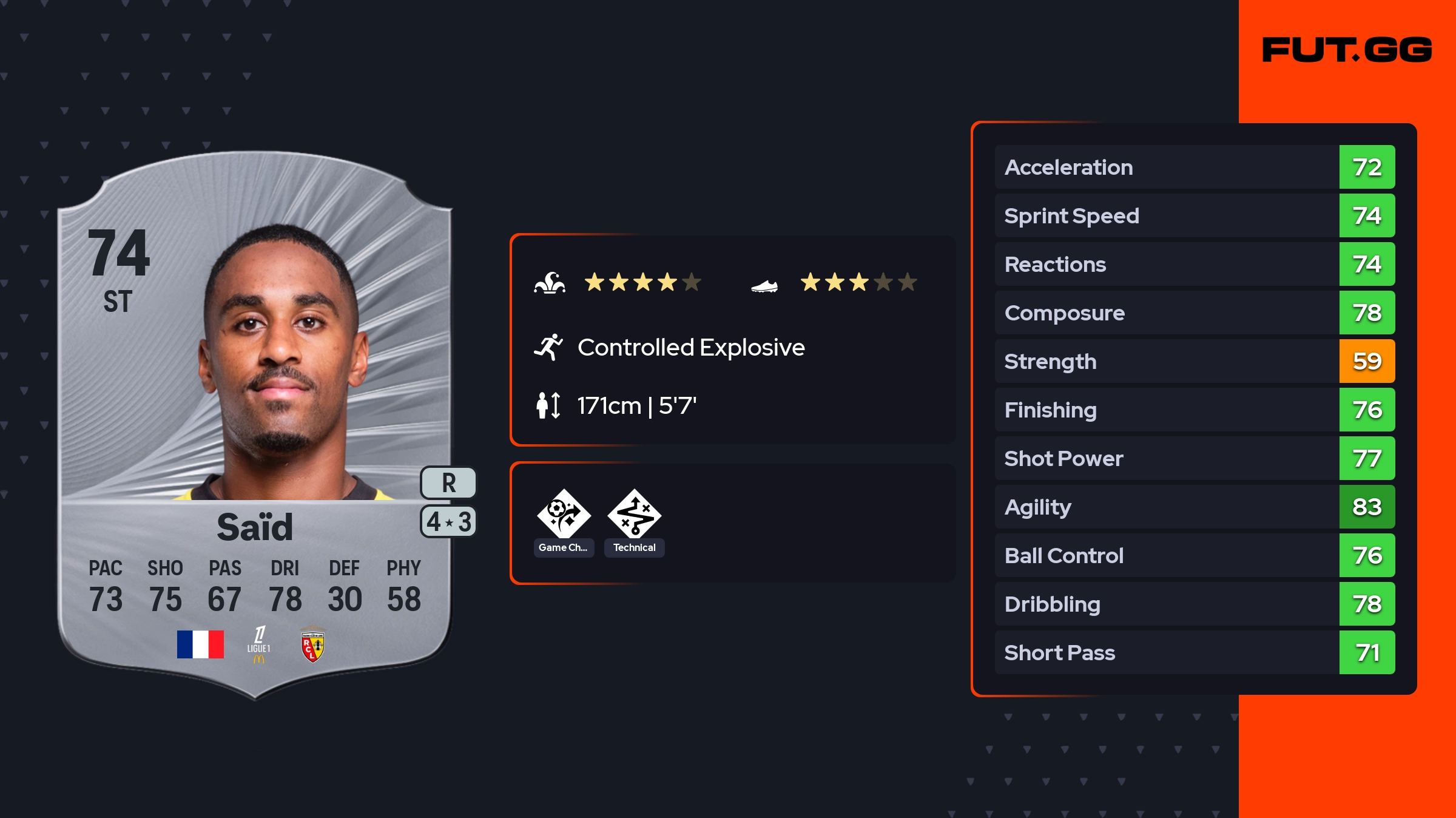
Task: Choose the Game Changer playstyle icon
Action: pyautogui.click(x=564, y=514)
